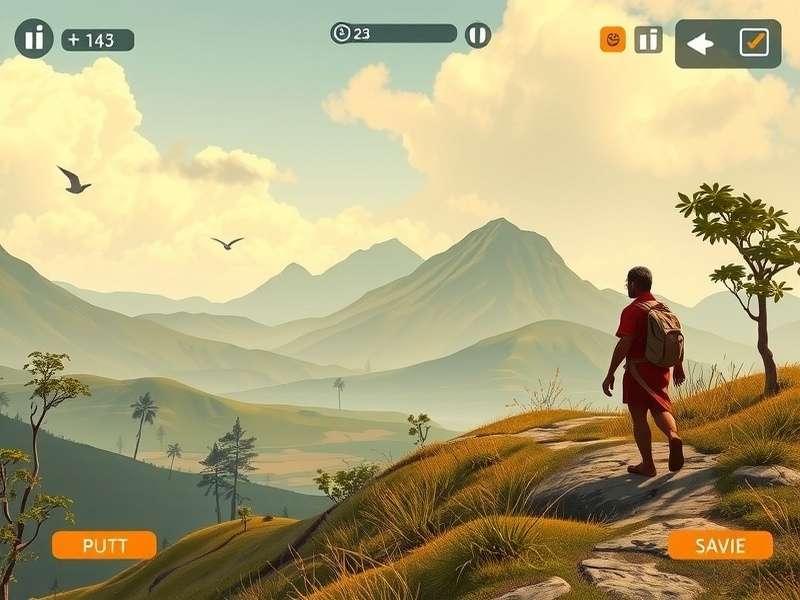Go back with the white arrow button

(x=700, y=43)
